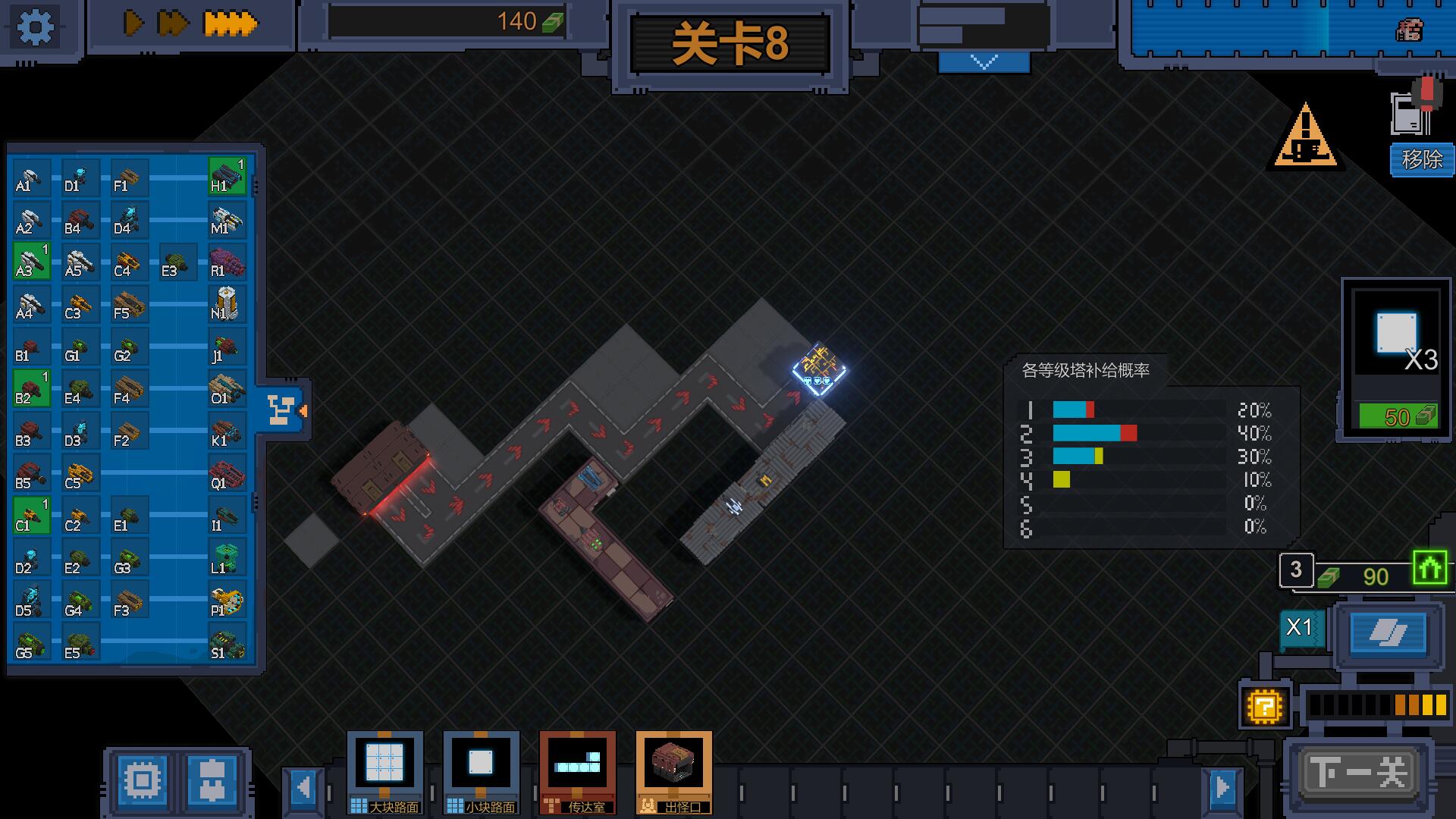Click the 移除 remove button
This screenshot has height=819, width=1456.
(x=1421, y=159)
